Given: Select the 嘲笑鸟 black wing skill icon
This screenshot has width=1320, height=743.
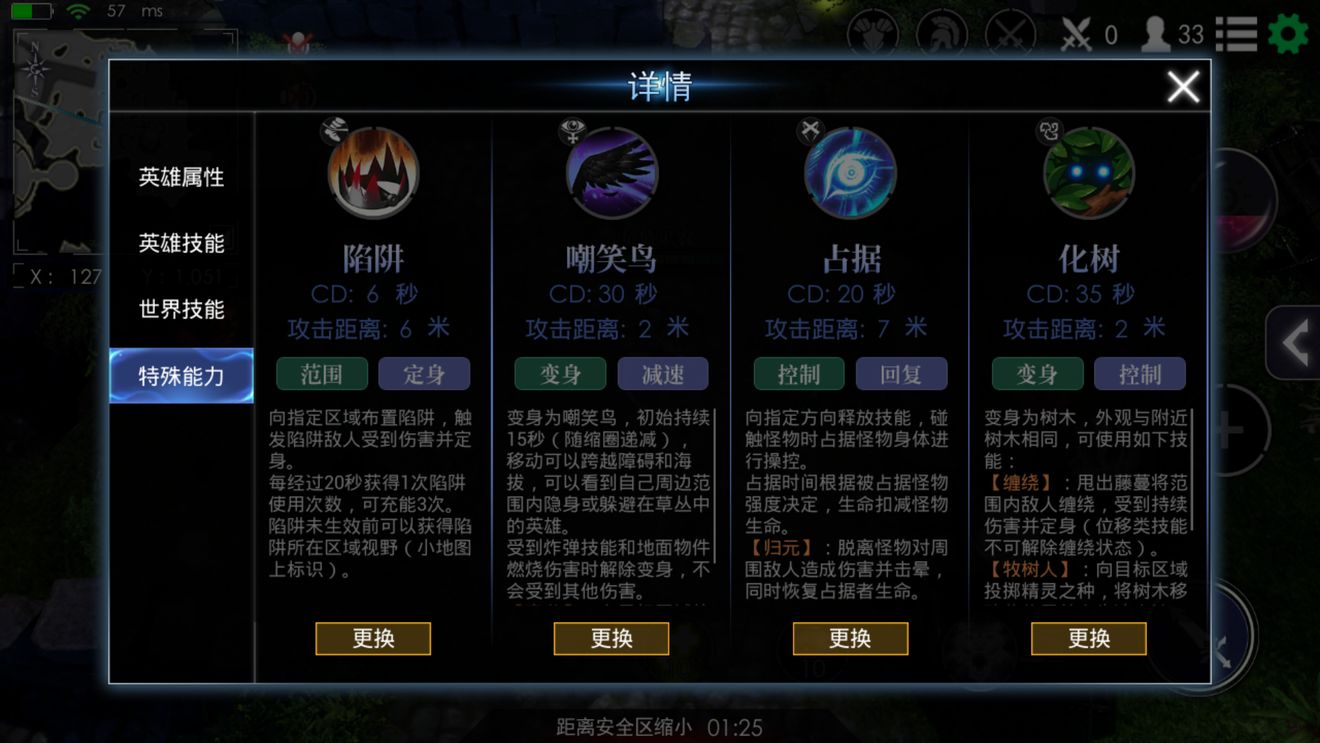Looking at the screenshot, I should coord(611,172).
